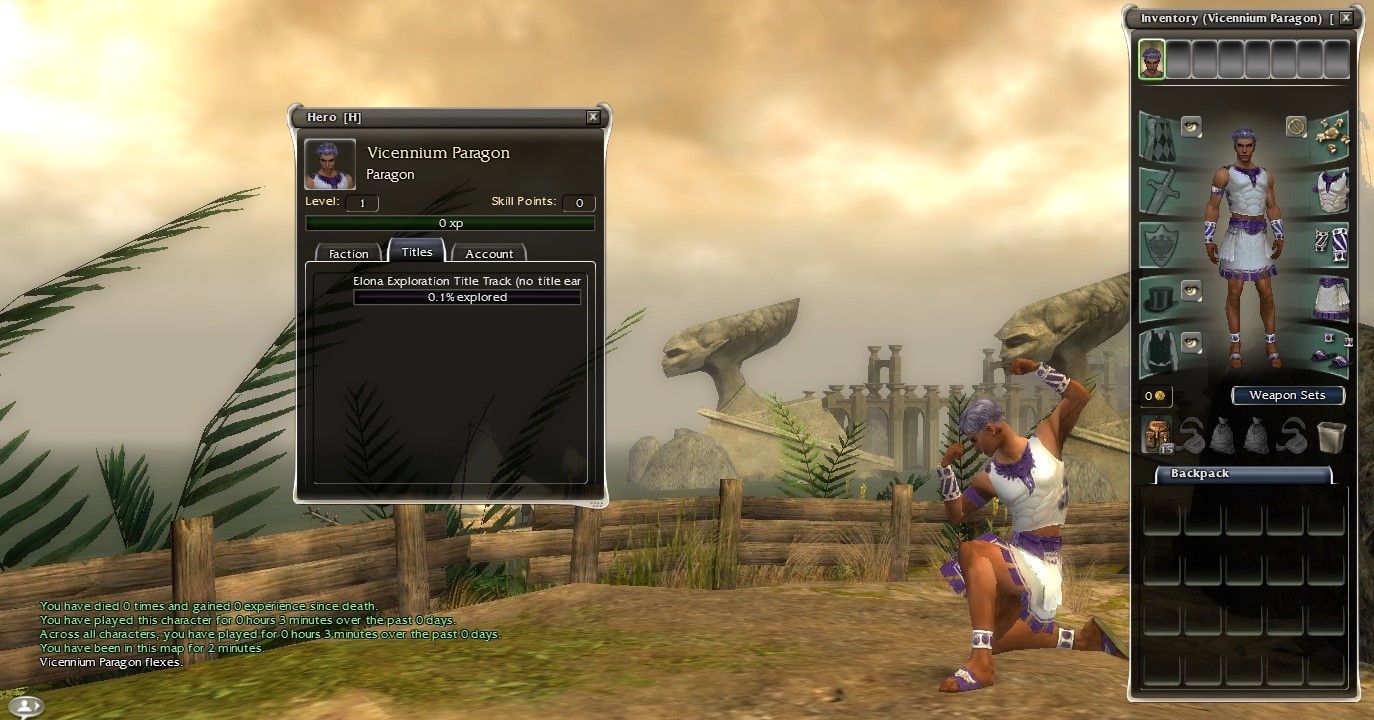Viewport: 1374px width, 720px height.
Task: Click the Elona Exploration Title Track entry
Action: point(467,282)
